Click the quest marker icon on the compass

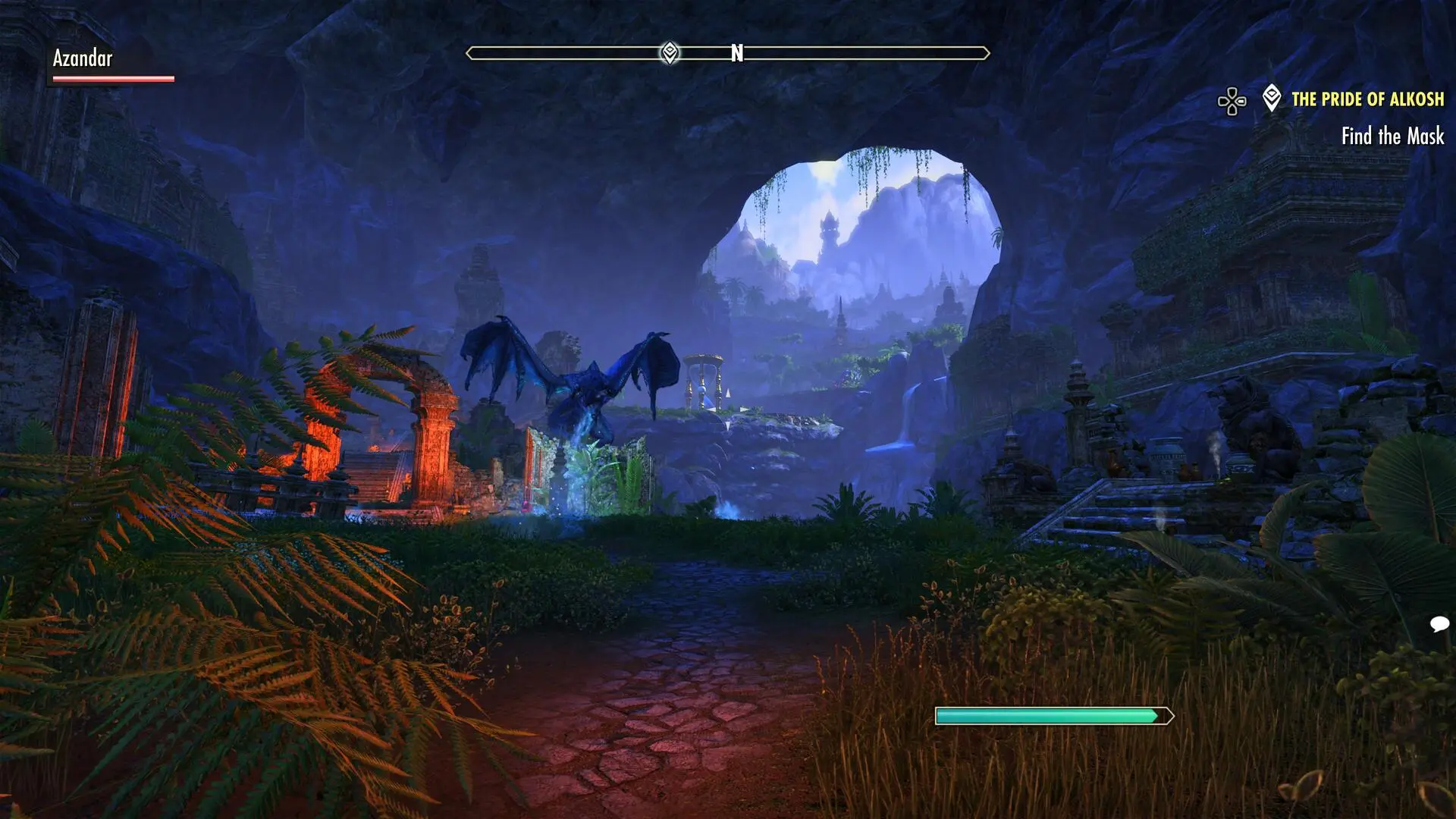pyautogui.click(x=670, y=53)
